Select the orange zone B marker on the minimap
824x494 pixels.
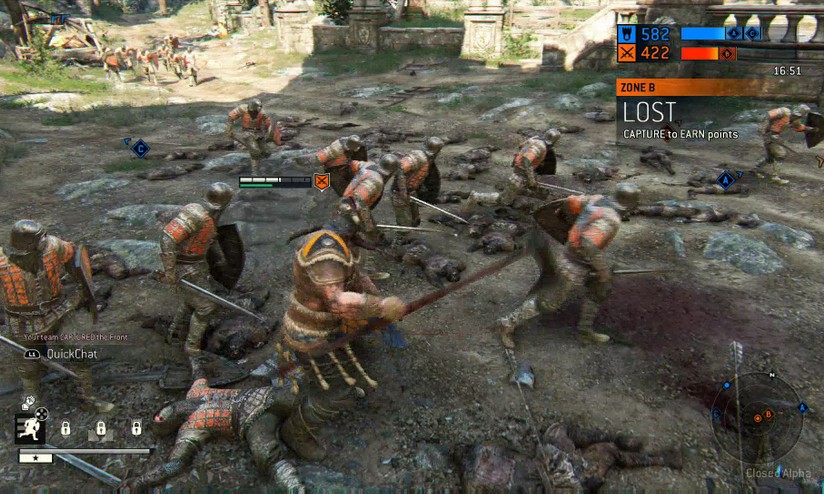[769, 414]
